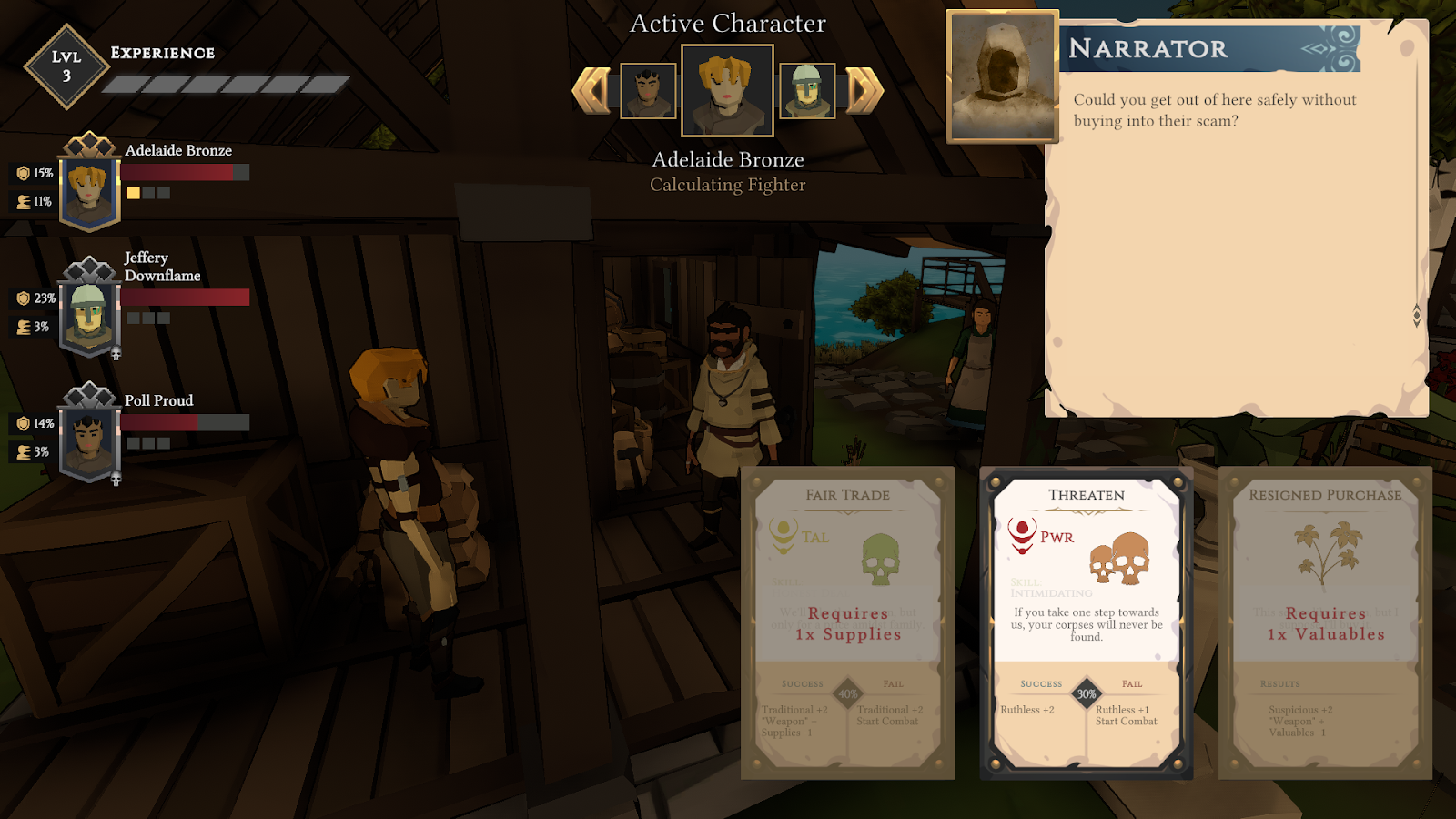
Task: Open Poll Proud's party portrait
Action: point(89,441)
